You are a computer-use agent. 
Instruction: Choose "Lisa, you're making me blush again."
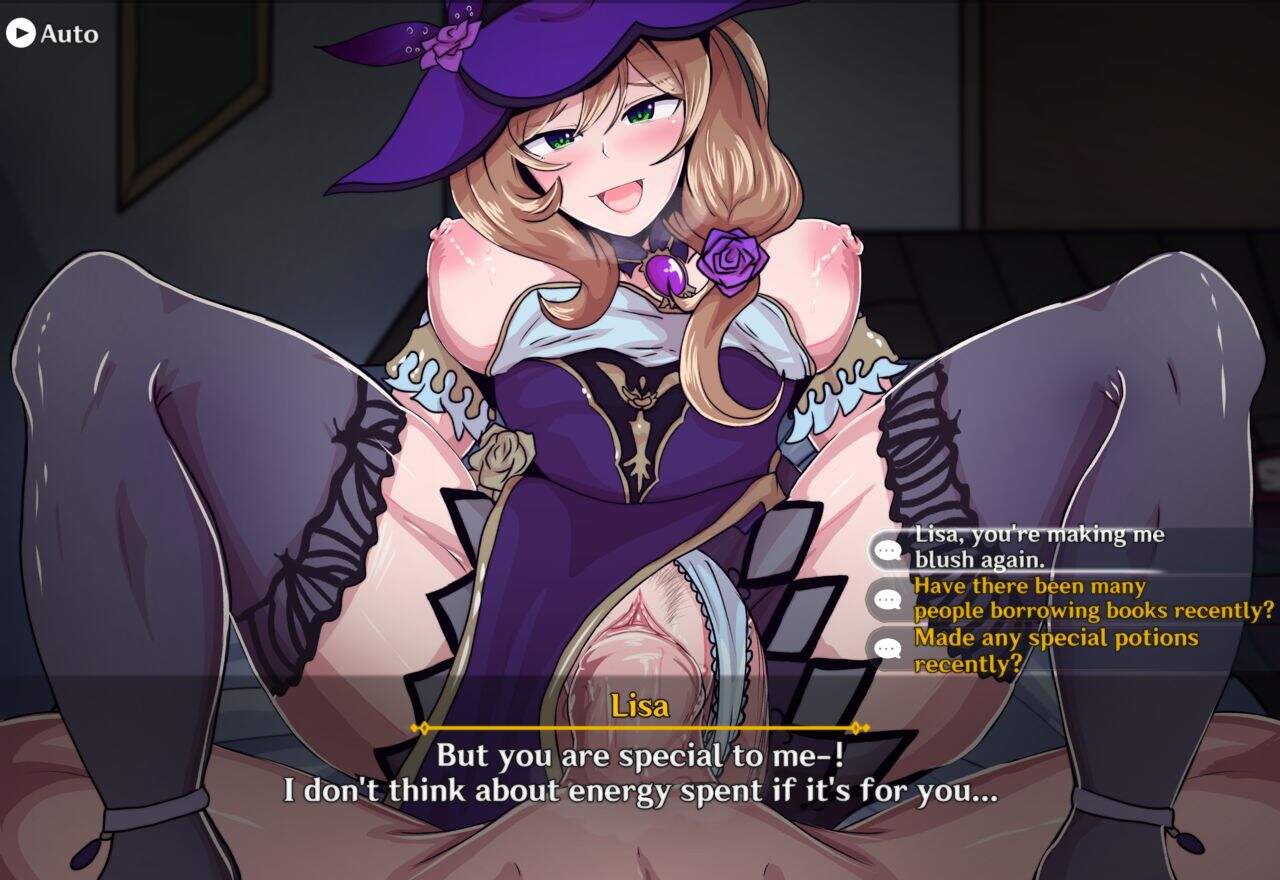click(1040, 547)
